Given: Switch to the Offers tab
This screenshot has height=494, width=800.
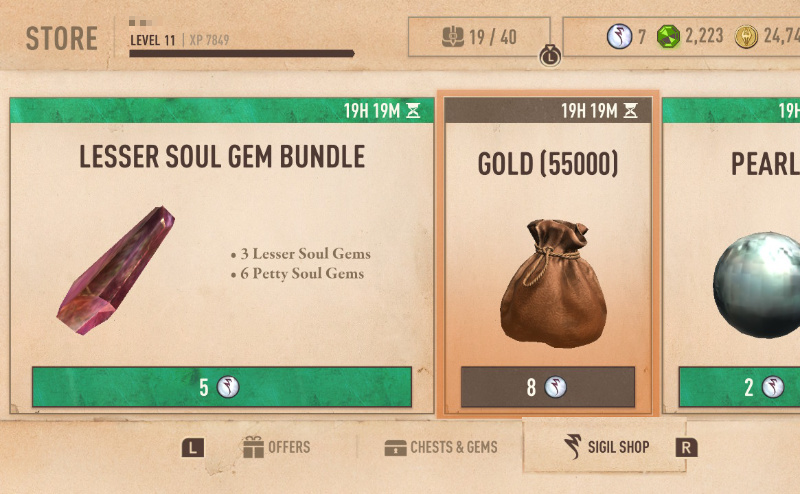Looking at the screenshot, I should tap(277, 447).
